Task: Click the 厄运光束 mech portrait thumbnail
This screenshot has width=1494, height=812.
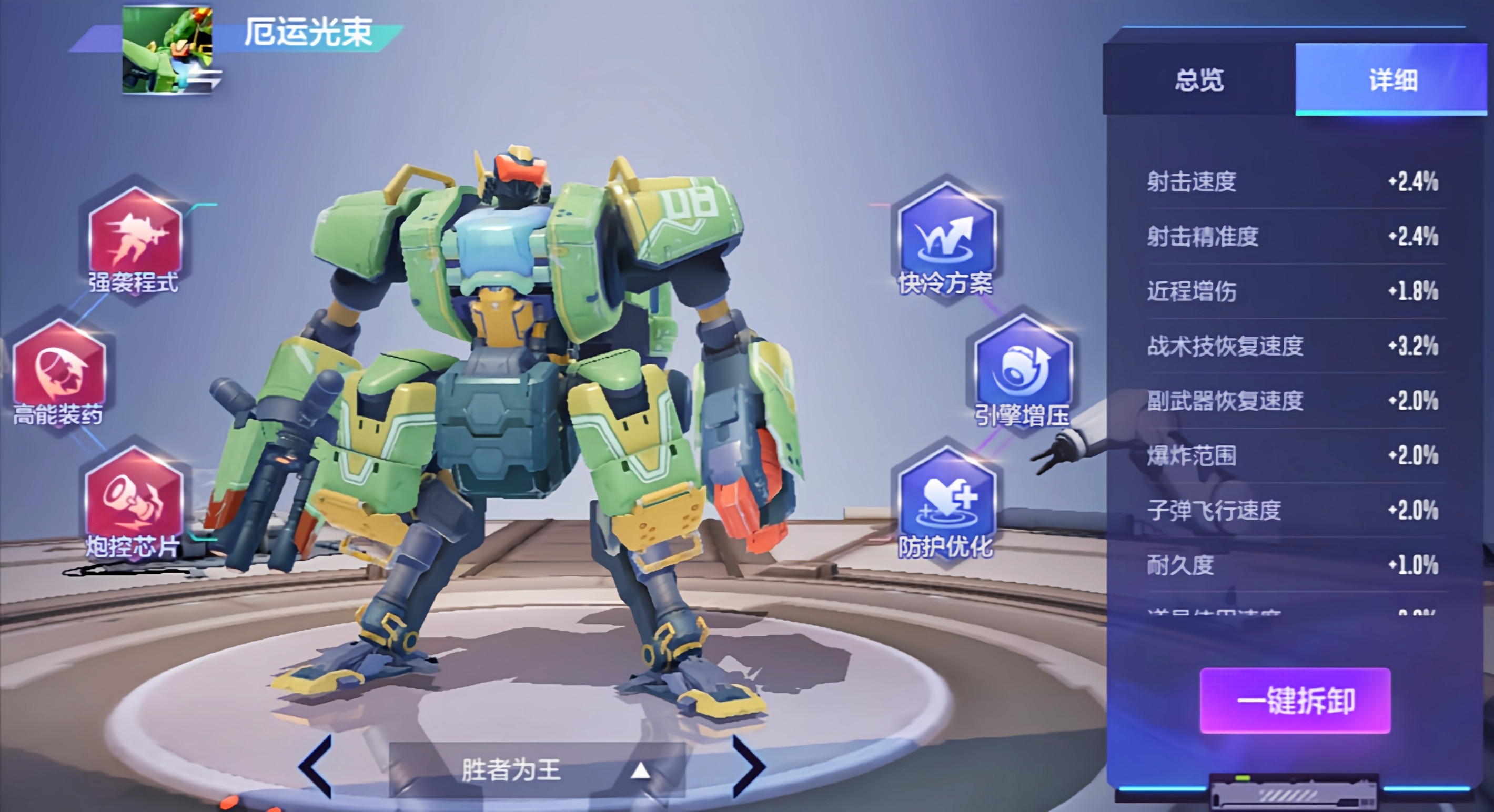Action: 167,50
